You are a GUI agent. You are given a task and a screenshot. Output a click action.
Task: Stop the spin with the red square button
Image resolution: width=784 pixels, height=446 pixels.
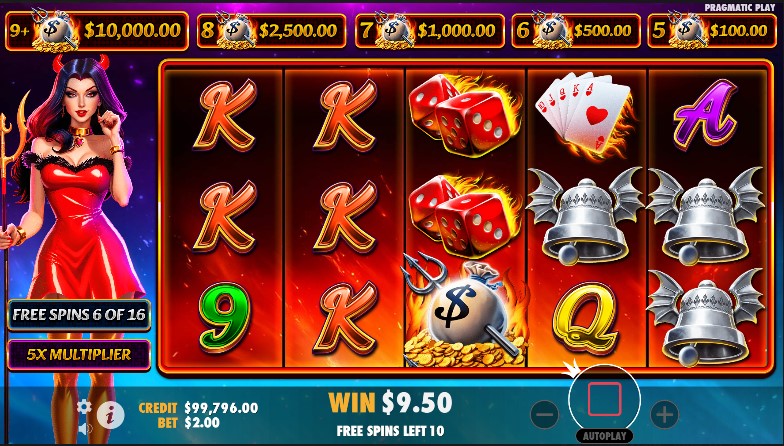coord(604,399)
